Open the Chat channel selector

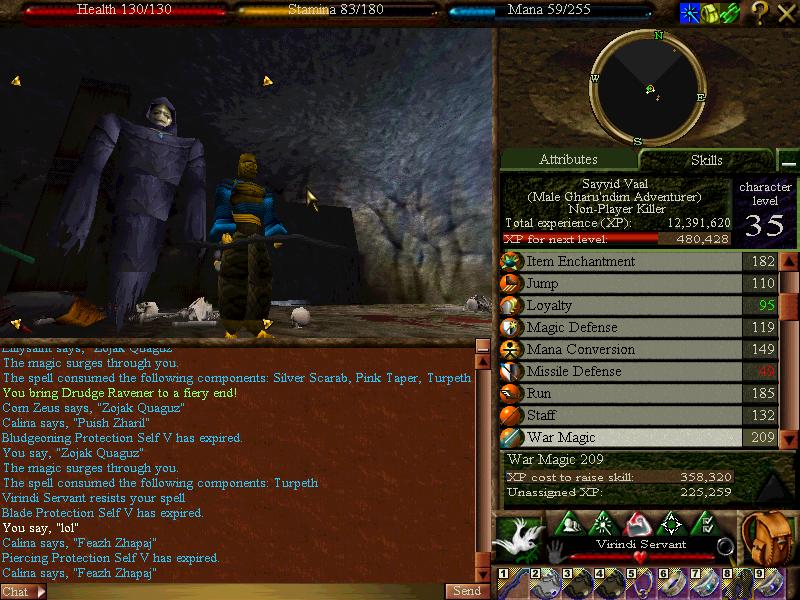tap(24, 591)
